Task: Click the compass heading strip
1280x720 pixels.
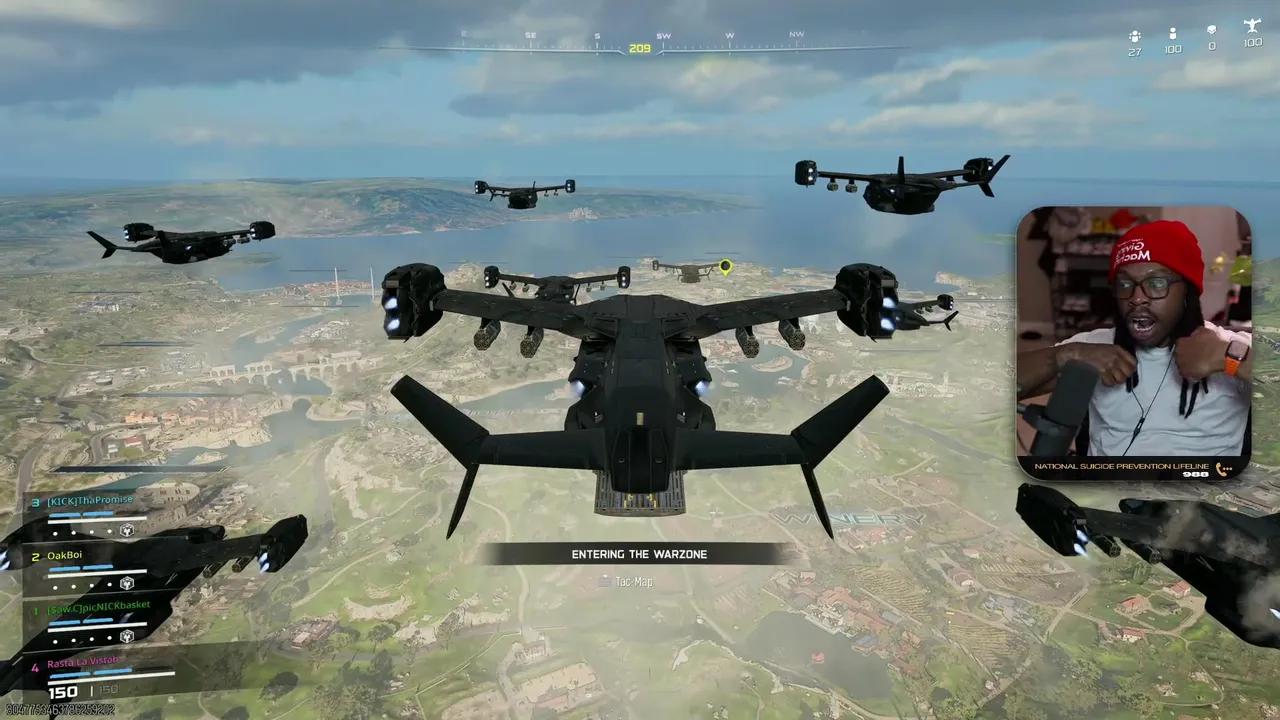Action: (640, 46)
